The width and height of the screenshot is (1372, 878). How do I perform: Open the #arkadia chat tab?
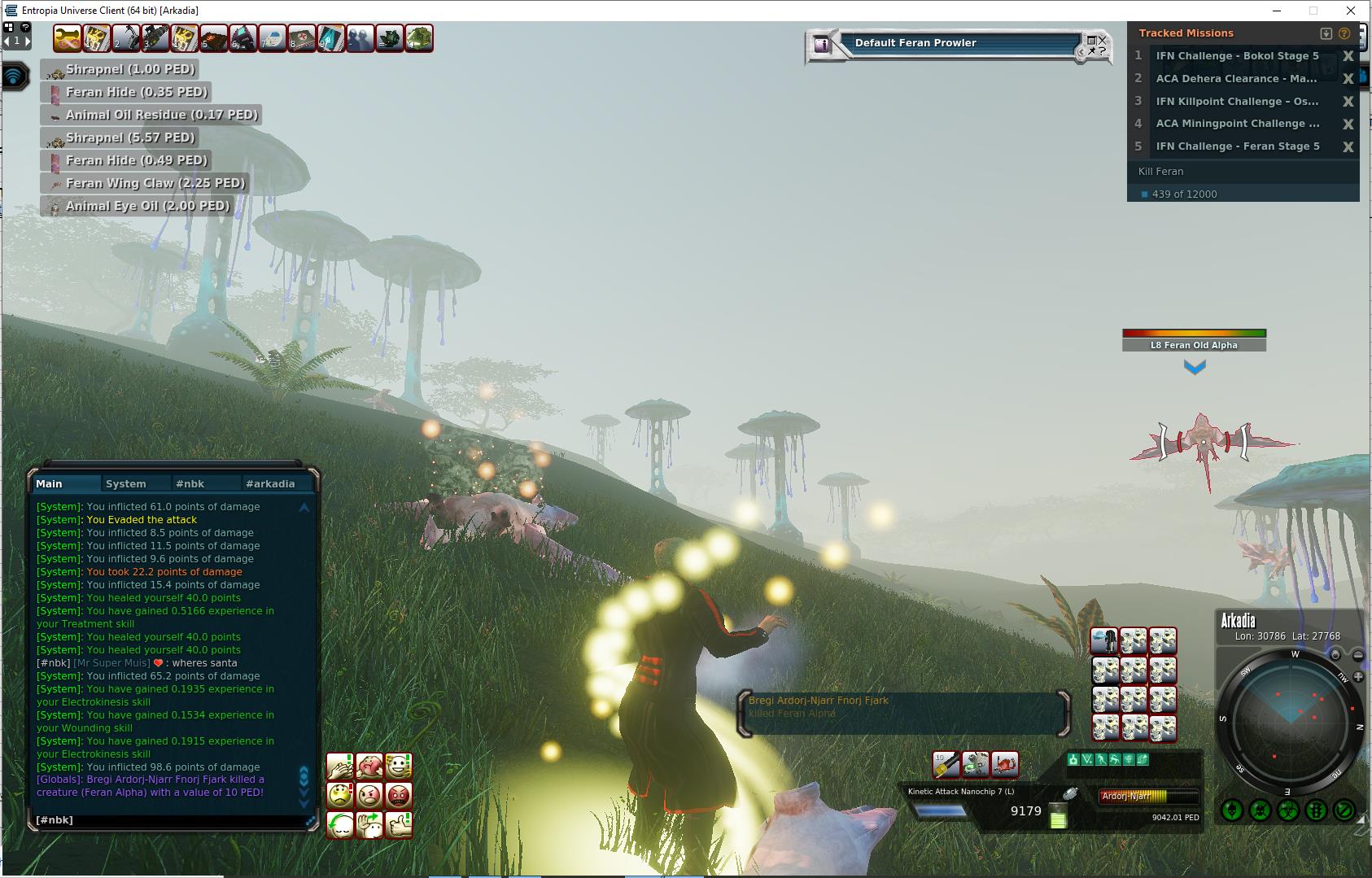pyautogui.click(x=270, y=483)
